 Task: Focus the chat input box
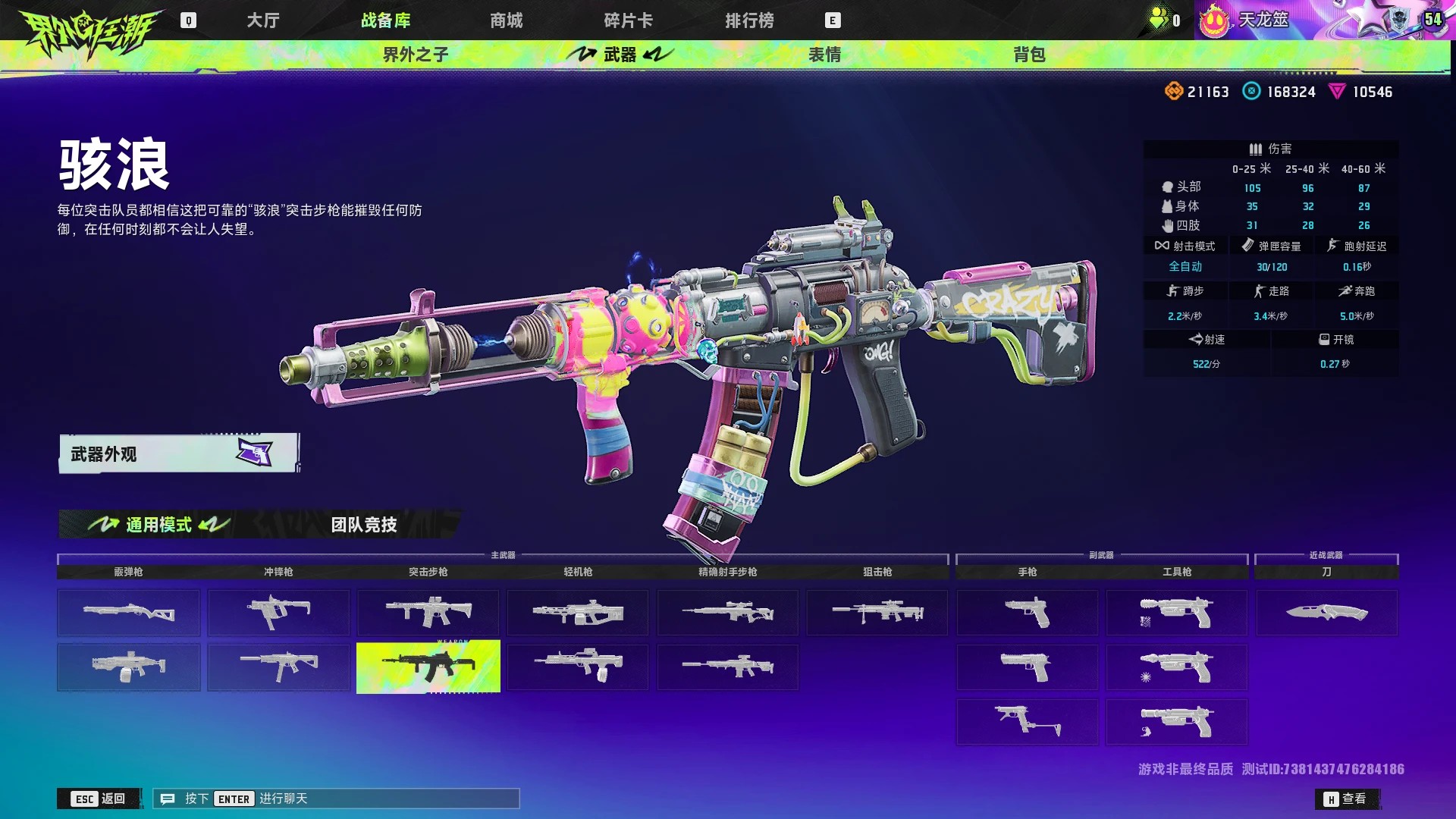tap(336, 799)
